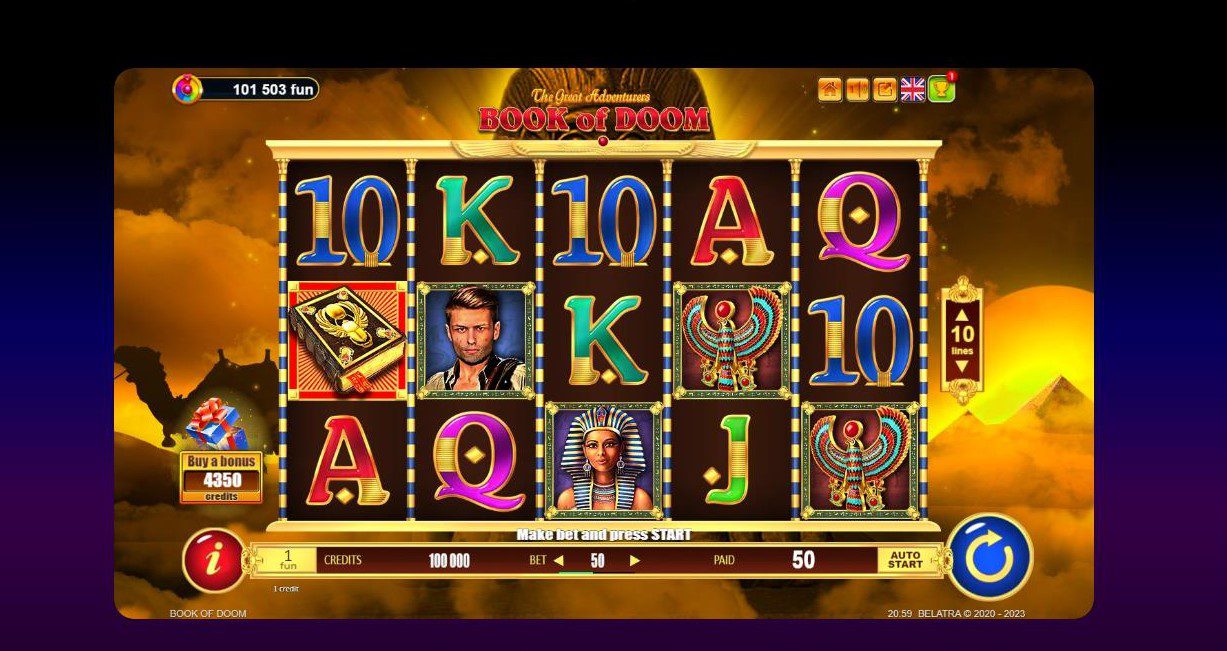Screen dimensions: 1227x651
Task: Switch to fullscreen with the expand icon
Action: click(x=884, y=90)
